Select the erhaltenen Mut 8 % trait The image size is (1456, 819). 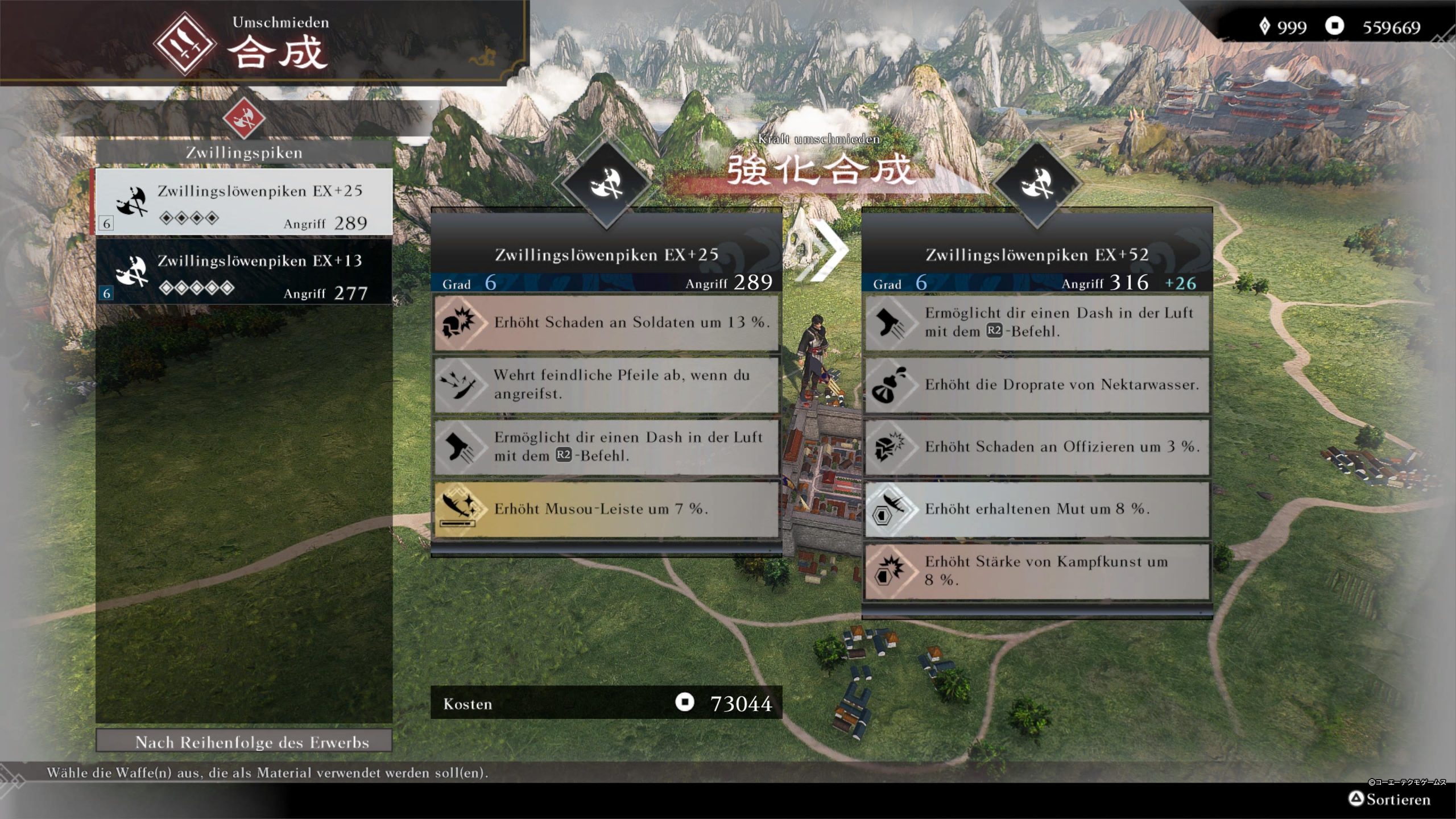[x=1036, y=508]
